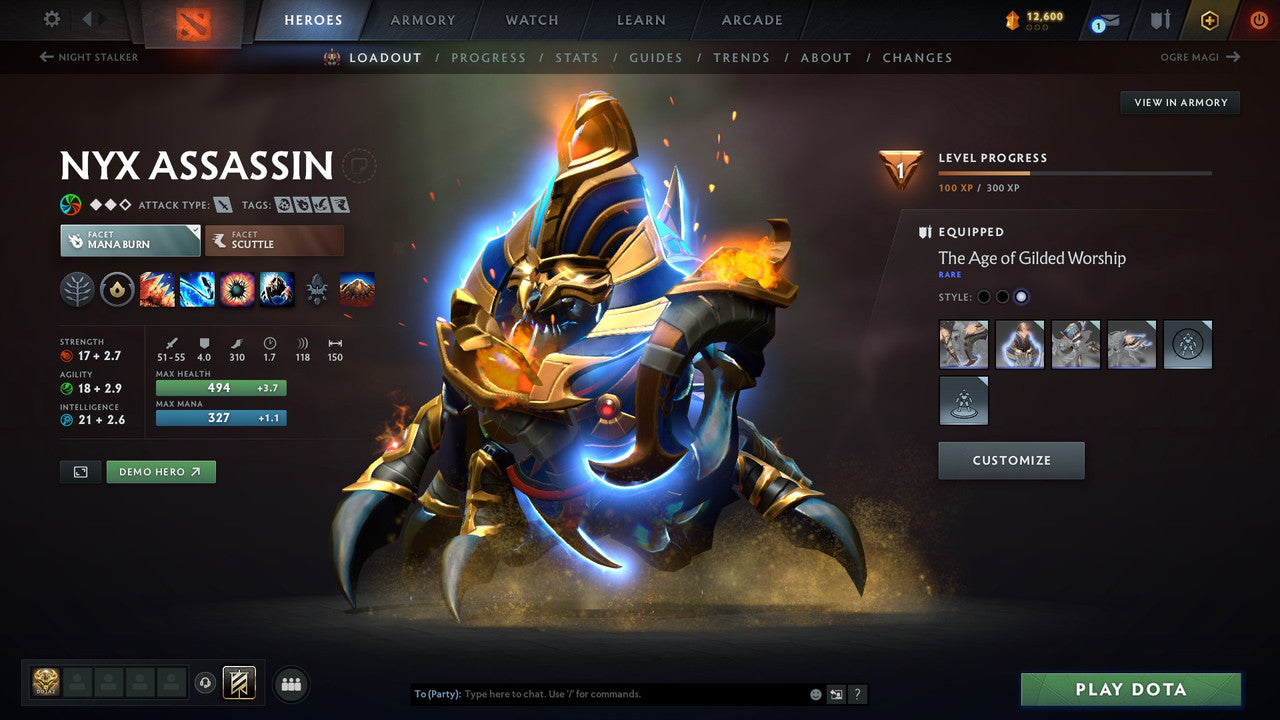The width and height of the screenshot is (1280, 720).
Task: Click the power button to quit Dota
Action: (1259, 19)
